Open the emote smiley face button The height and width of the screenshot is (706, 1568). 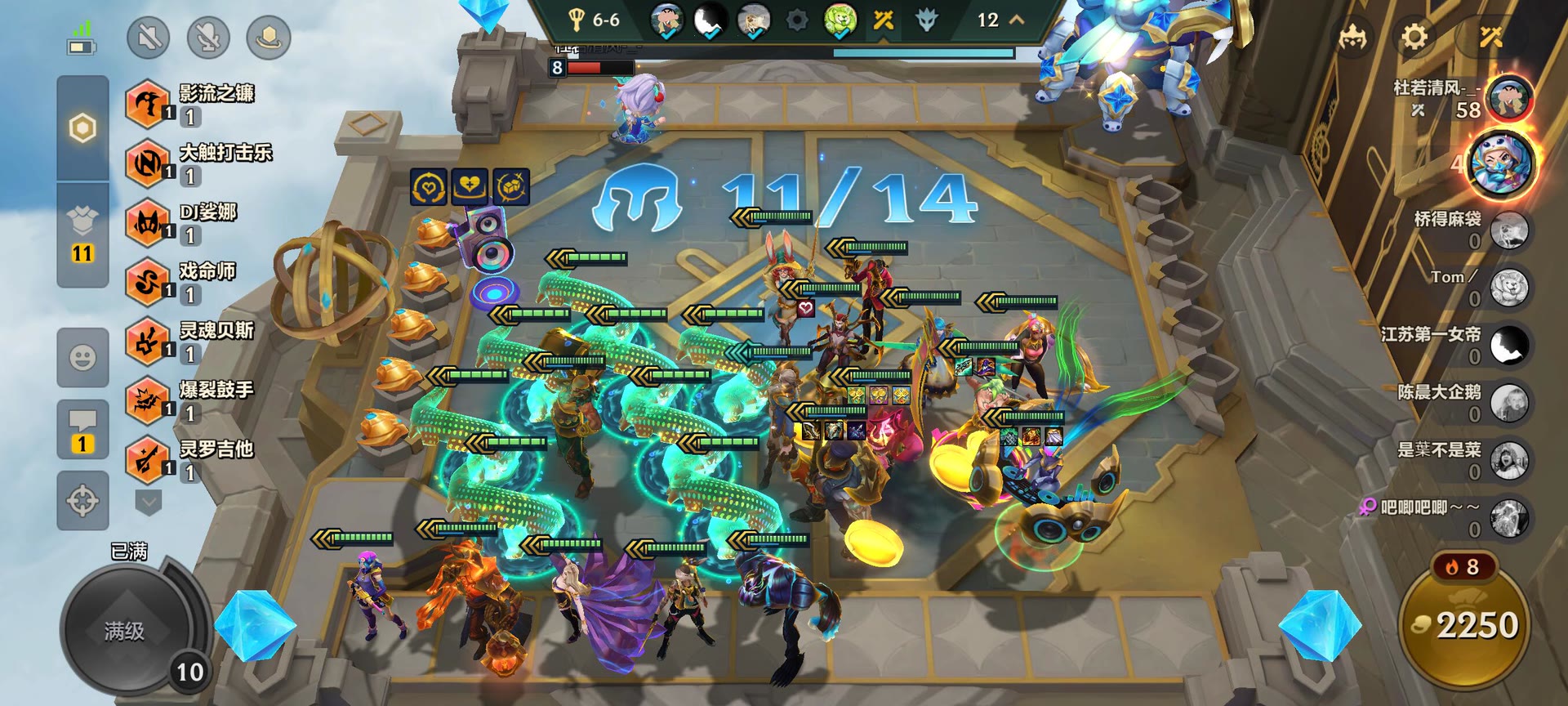pyautogui.click(x=82, y=358)
